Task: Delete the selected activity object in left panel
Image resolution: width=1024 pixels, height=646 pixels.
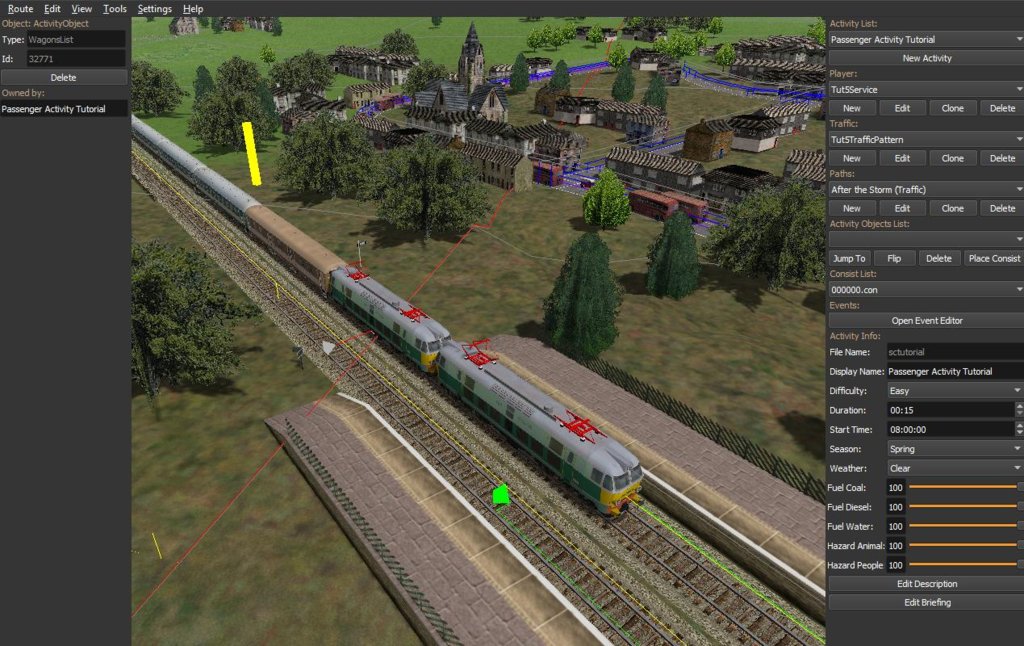Action: pos(64,77)
